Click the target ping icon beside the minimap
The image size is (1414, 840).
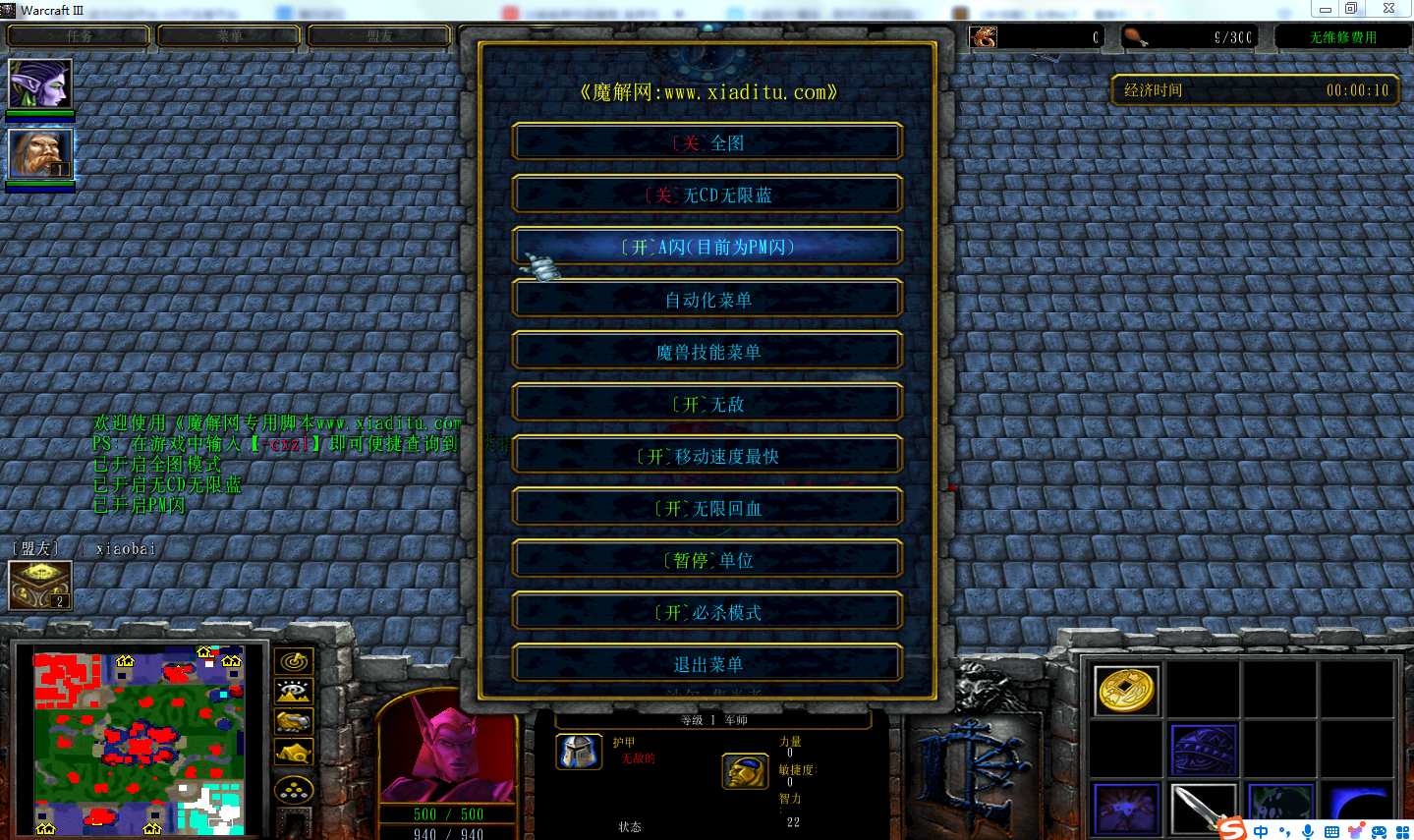pos(294,661)
